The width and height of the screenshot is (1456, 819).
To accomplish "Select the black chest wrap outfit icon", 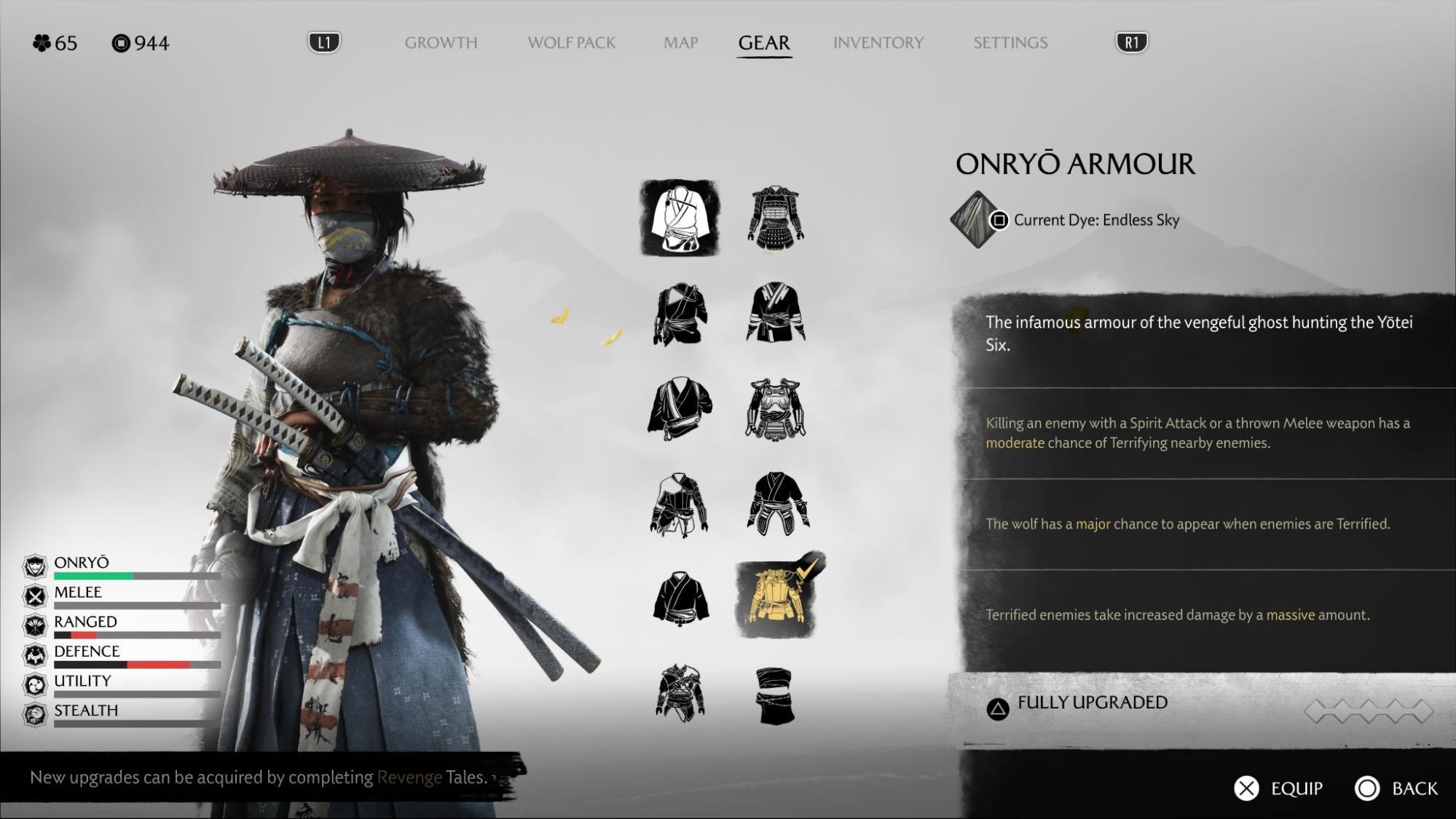I will [x=775, y=696].
